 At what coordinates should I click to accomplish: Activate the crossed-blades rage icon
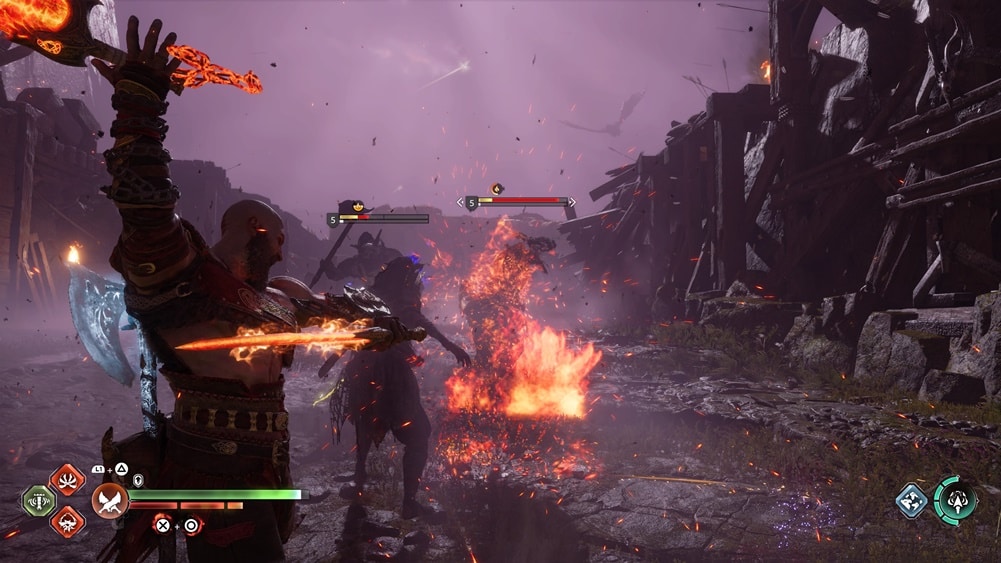click(x=109, y=499)
